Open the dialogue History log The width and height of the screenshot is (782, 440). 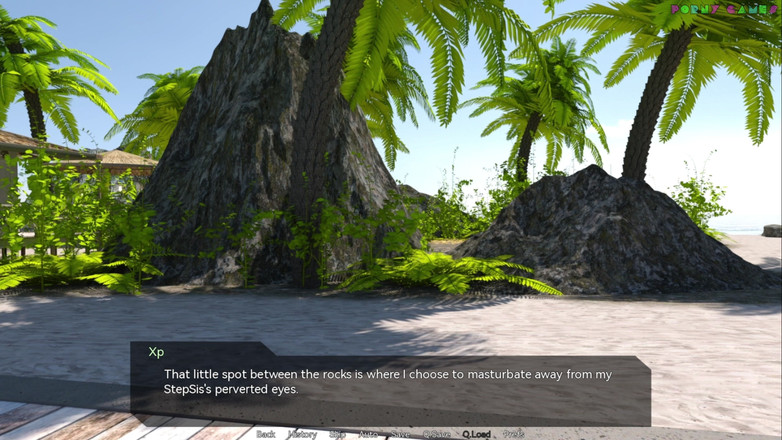click(x=302, y=434)
